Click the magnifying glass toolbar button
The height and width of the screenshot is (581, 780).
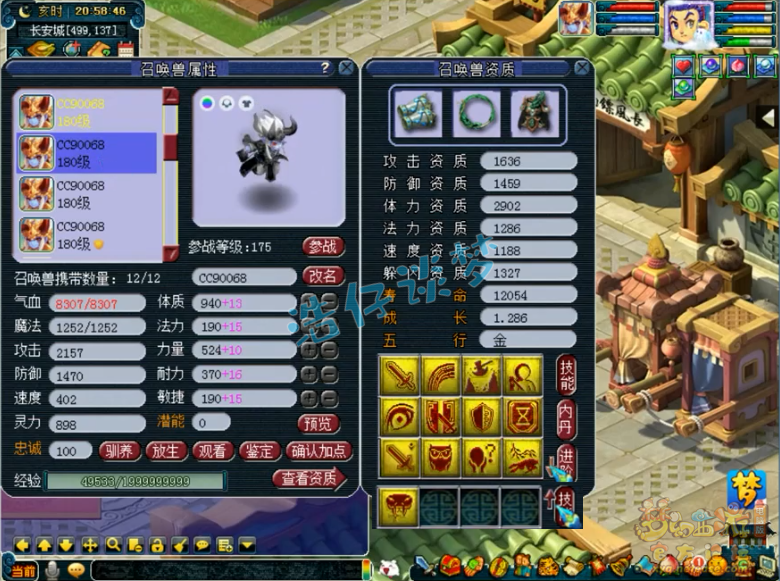pos(113,545)
